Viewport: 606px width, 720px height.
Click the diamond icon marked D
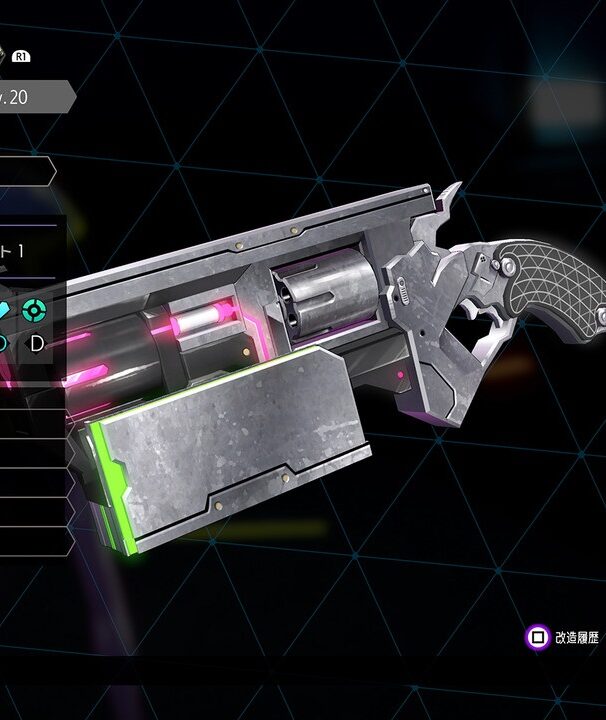tap(37, 344)
